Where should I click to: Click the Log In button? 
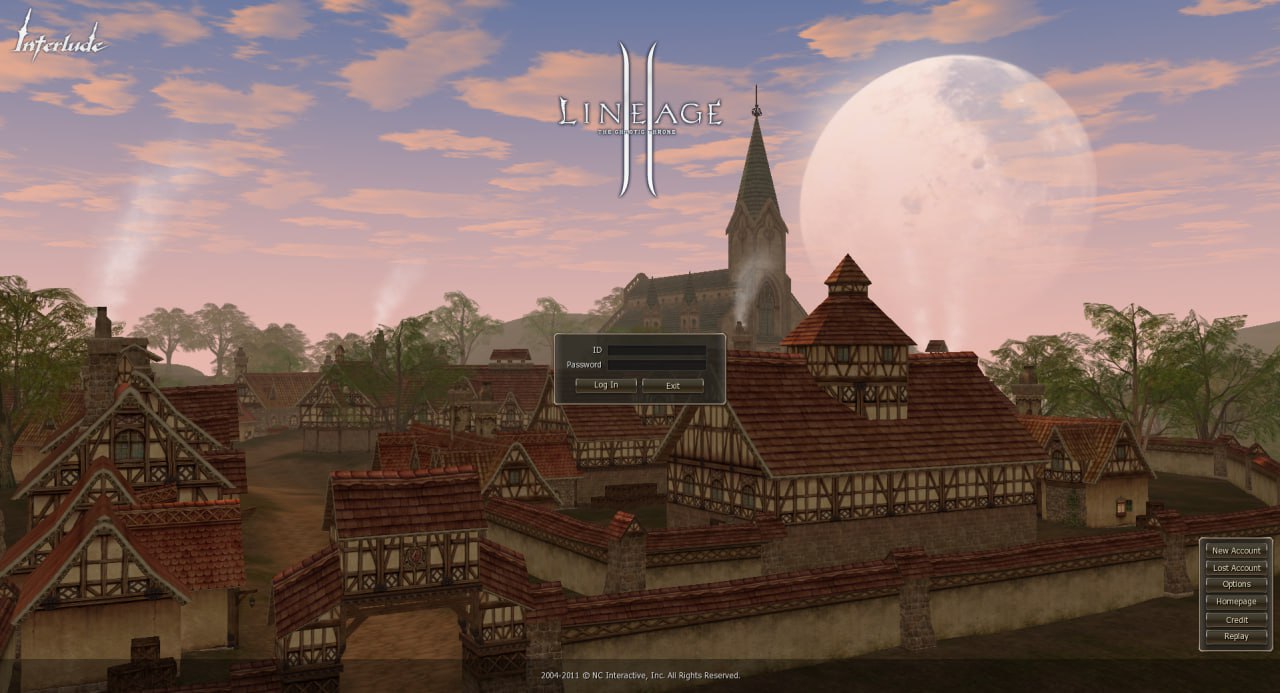coord(606,385)
